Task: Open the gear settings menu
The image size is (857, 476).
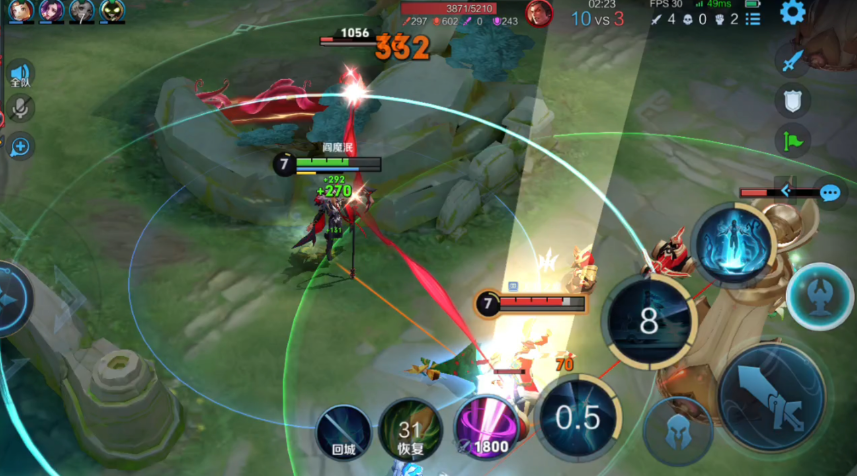Action: point(793,13)
